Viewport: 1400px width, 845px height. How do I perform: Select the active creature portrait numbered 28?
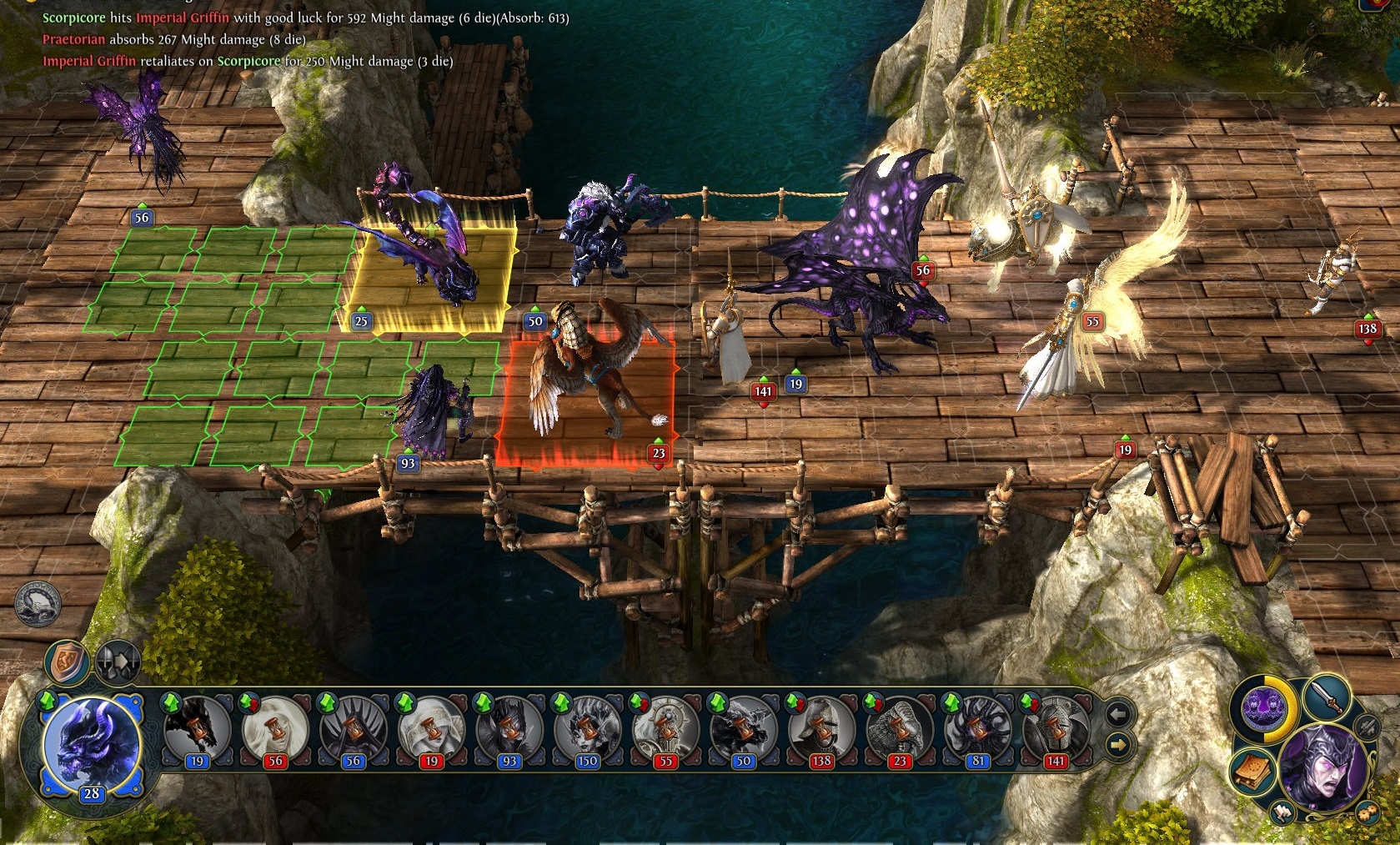92,746
